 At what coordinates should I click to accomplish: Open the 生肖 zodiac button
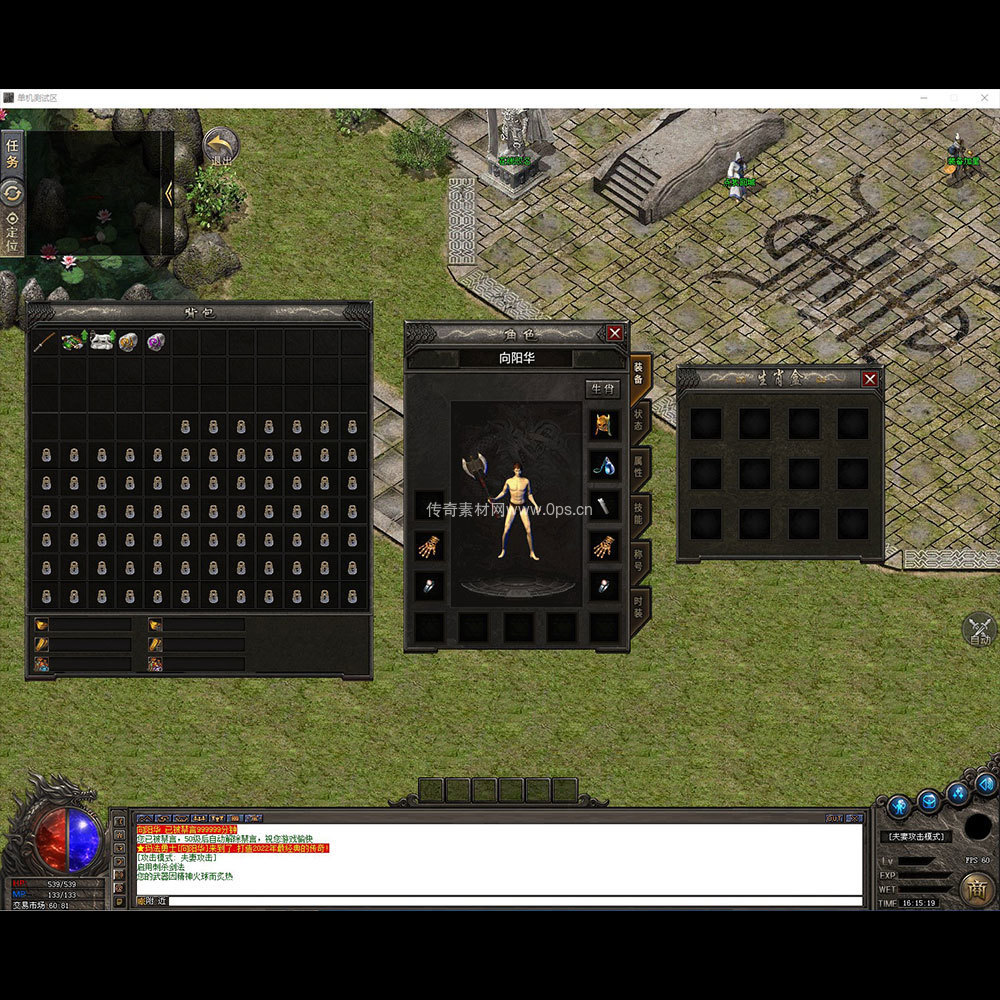click(x=602, y=389)
